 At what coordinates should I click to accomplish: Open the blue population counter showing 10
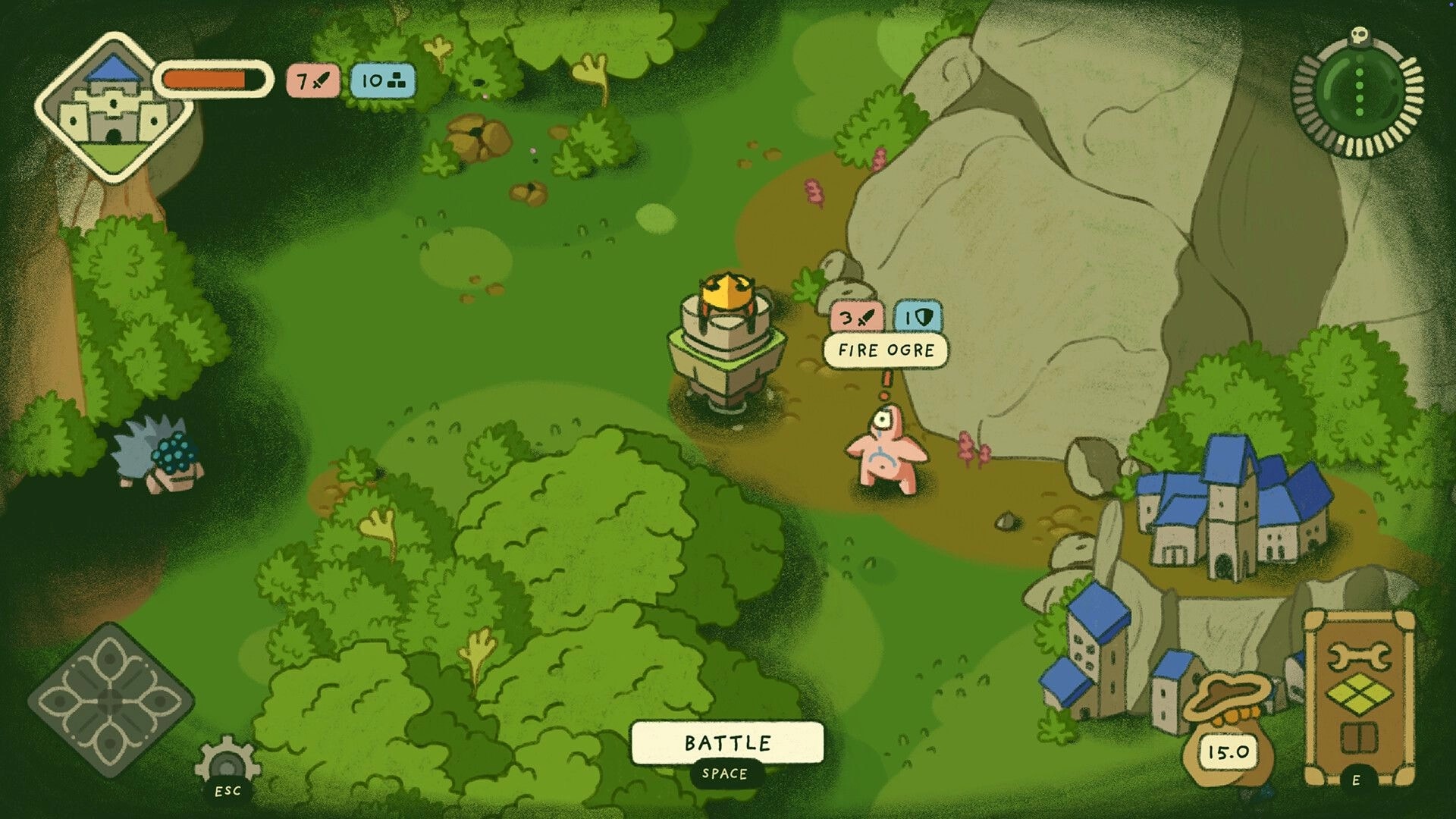click(x=384, y=82)
